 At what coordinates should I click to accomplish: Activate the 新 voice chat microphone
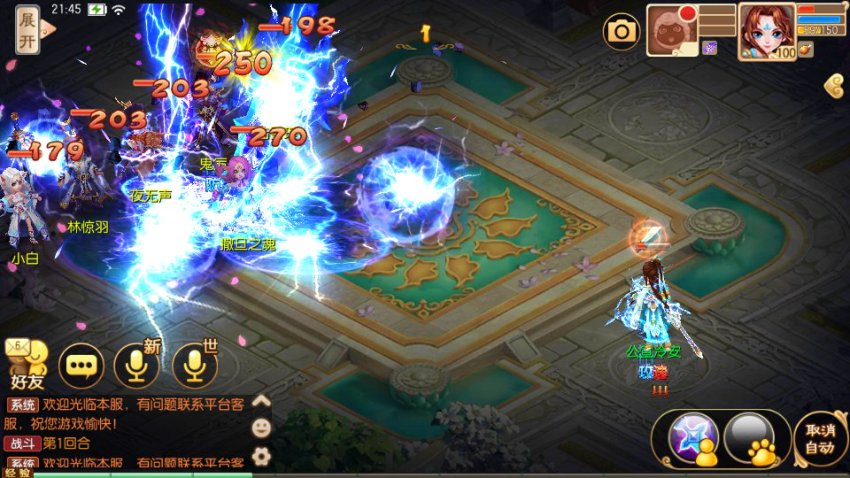point(137,365)
